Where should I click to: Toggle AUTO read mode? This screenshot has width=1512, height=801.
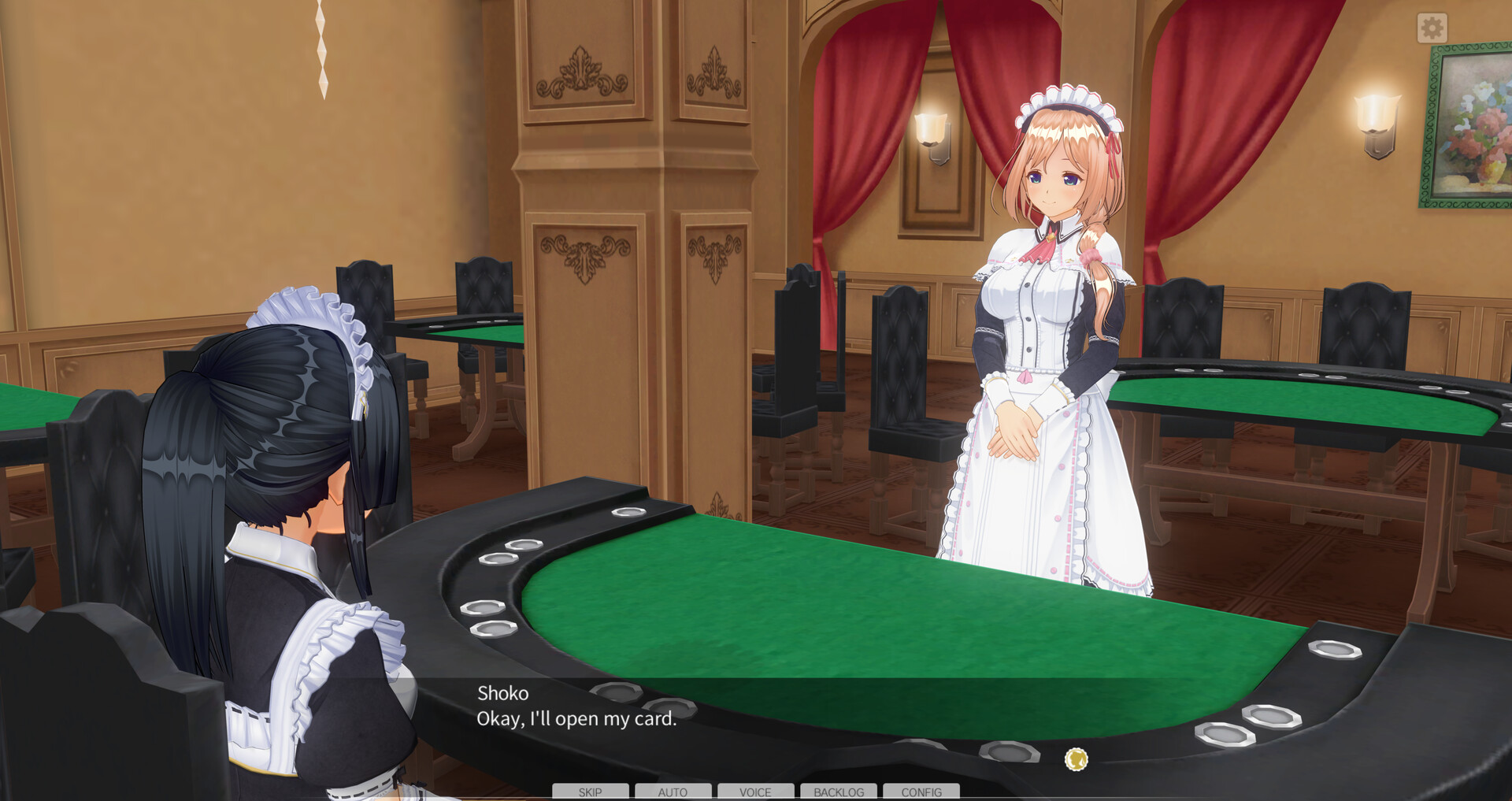(x=673, y=792)
